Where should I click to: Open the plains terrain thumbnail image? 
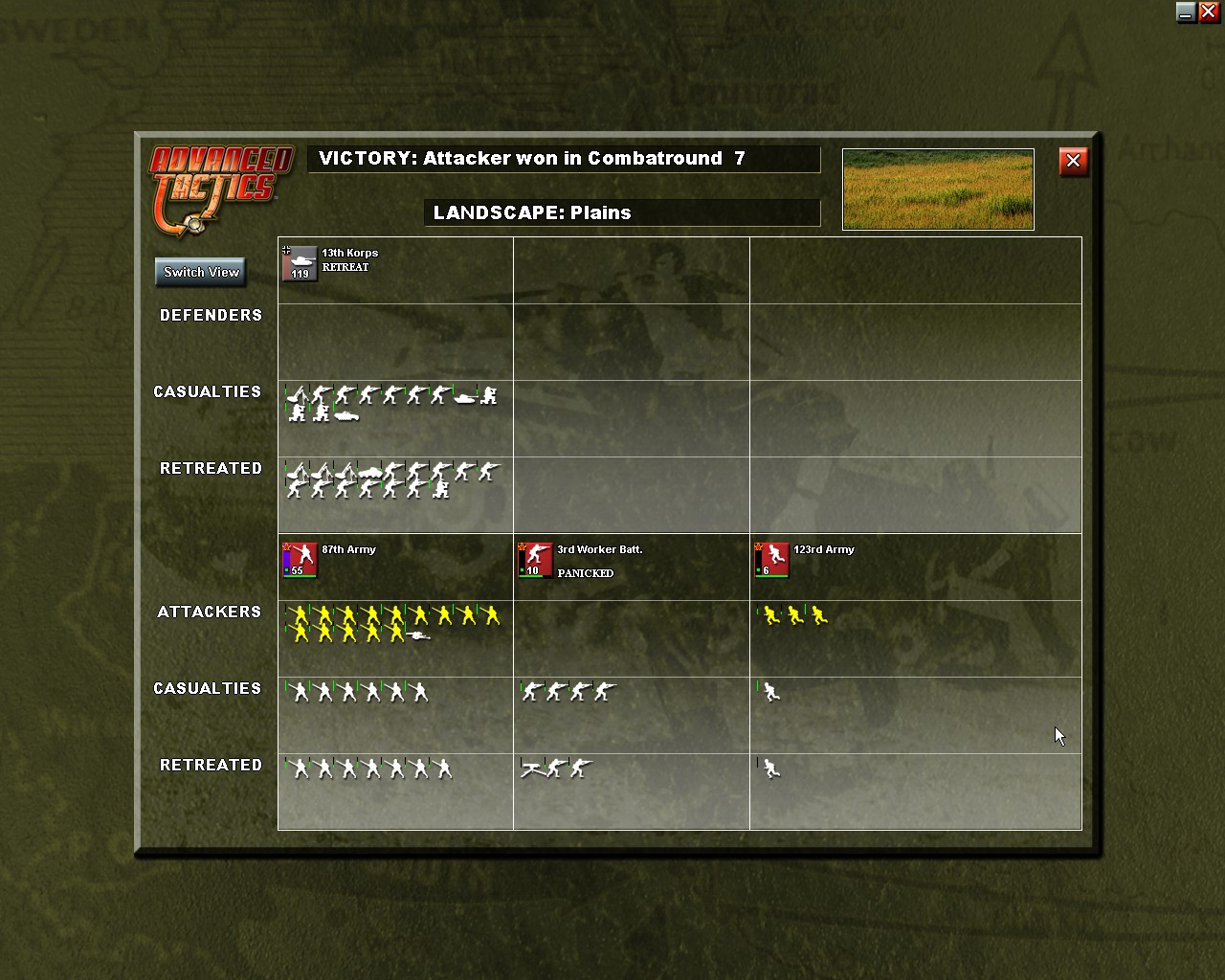[x=937, y=189]
